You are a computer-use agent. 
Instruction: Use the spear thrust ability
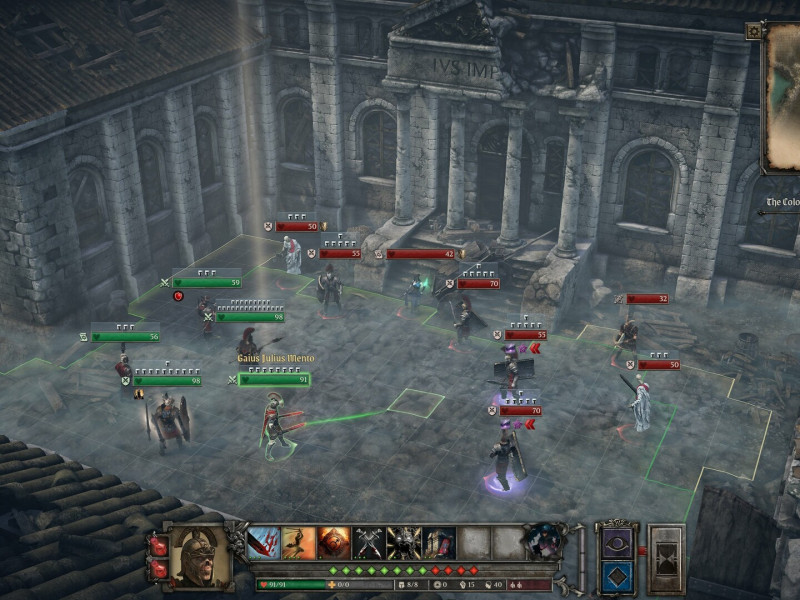(299, 543)
